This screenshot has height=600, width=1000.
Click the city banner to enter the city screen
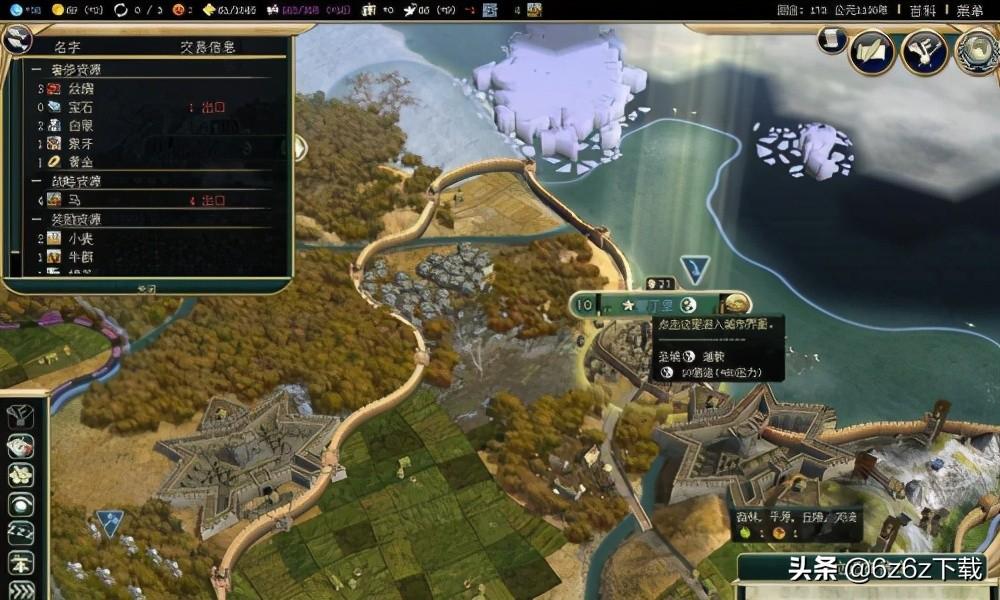[x=650, y=305]
